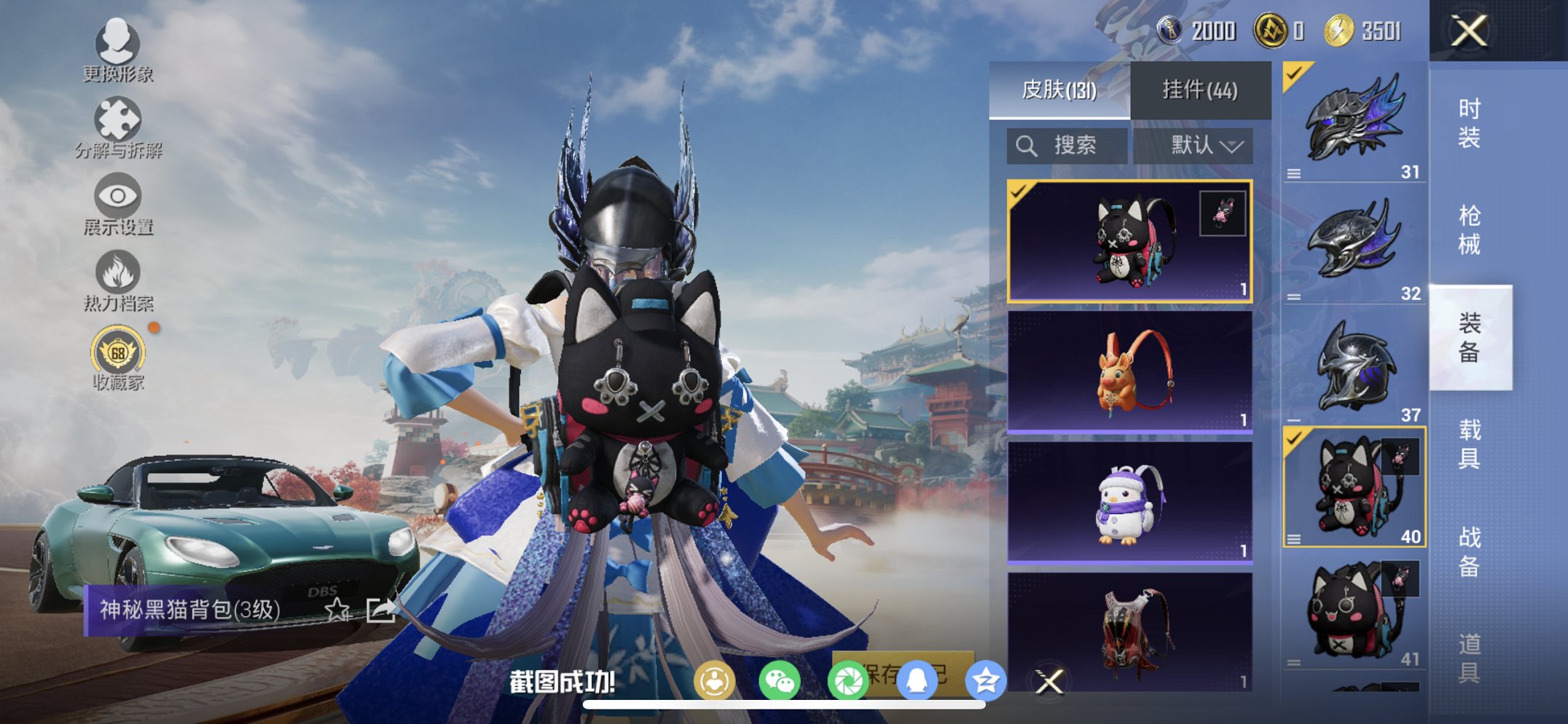Viewport: 1568px width, 724px height.
Task: Open the search 搜索 field
Action: 1067,145
